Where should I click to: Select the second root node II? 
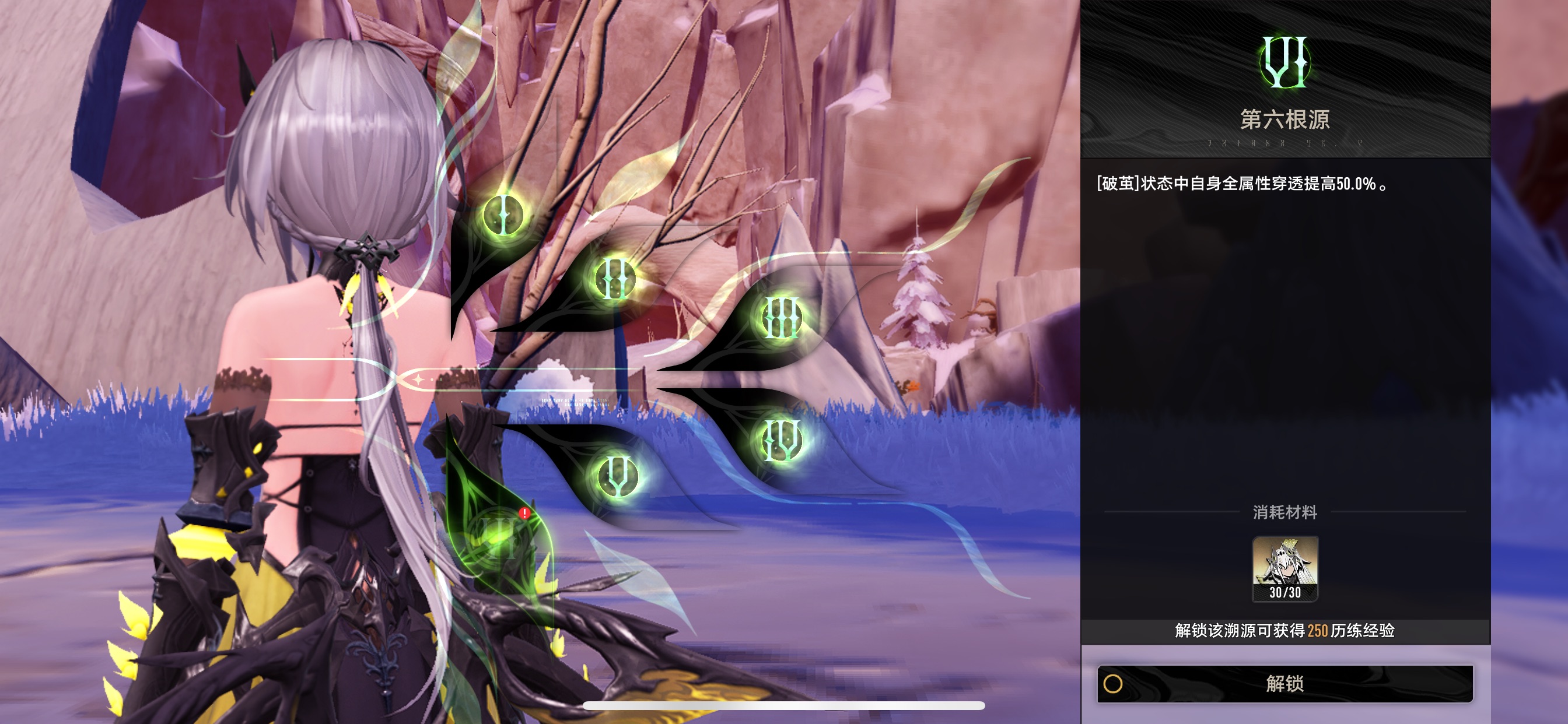click(x=614, y=279)
